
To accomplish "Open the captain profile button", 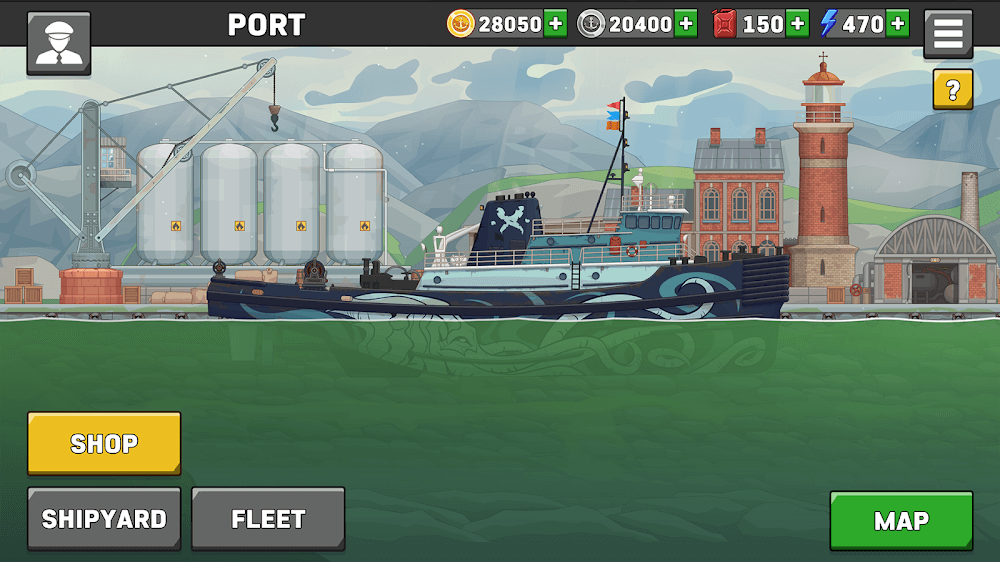I will tap(59, 43).
